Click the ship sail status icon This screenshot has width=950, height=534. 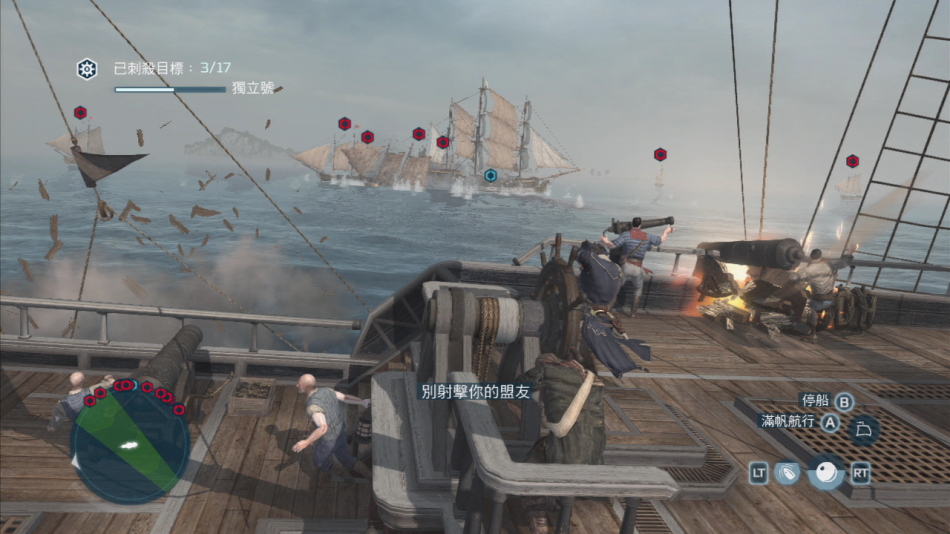click(x=863, y=431)
